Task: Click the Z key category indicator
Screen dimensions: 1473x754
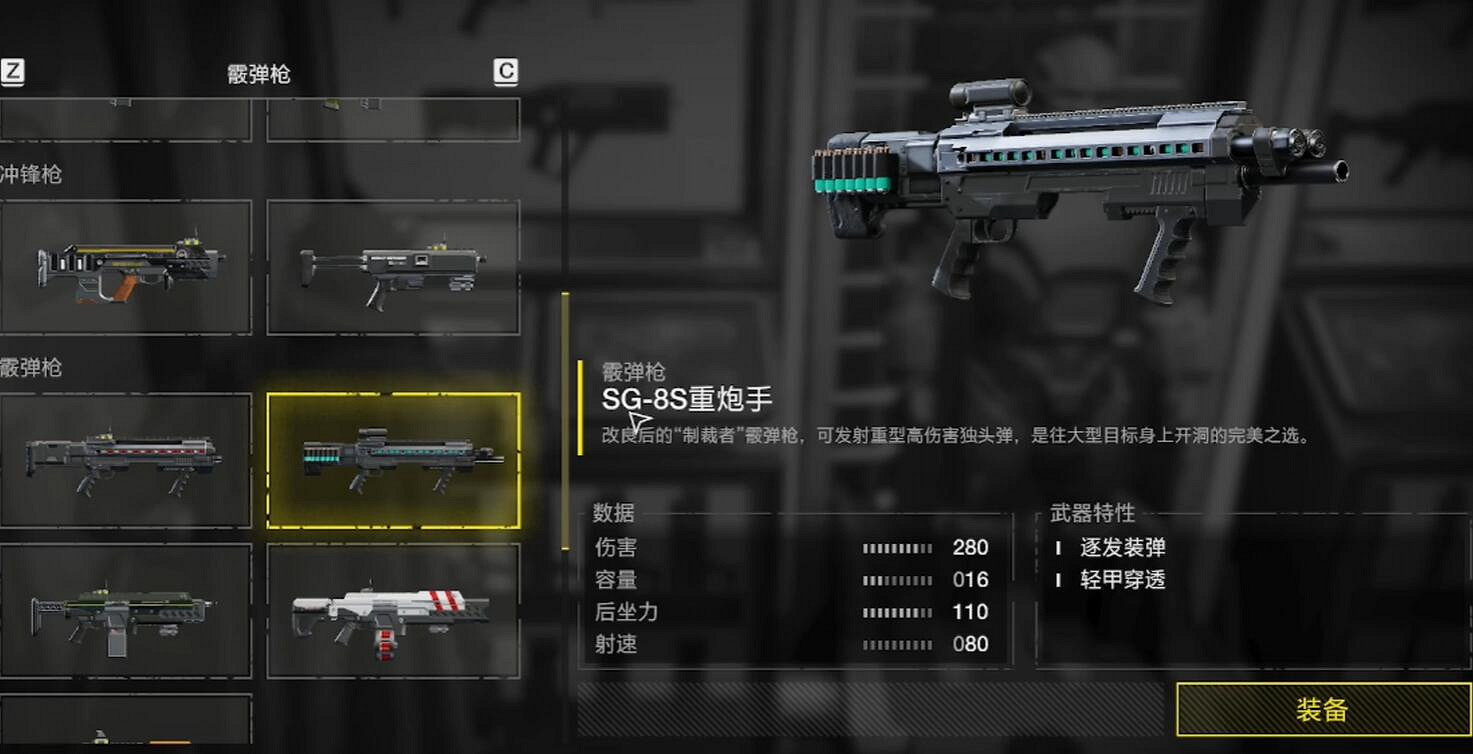Action: (x=13, y=71)
